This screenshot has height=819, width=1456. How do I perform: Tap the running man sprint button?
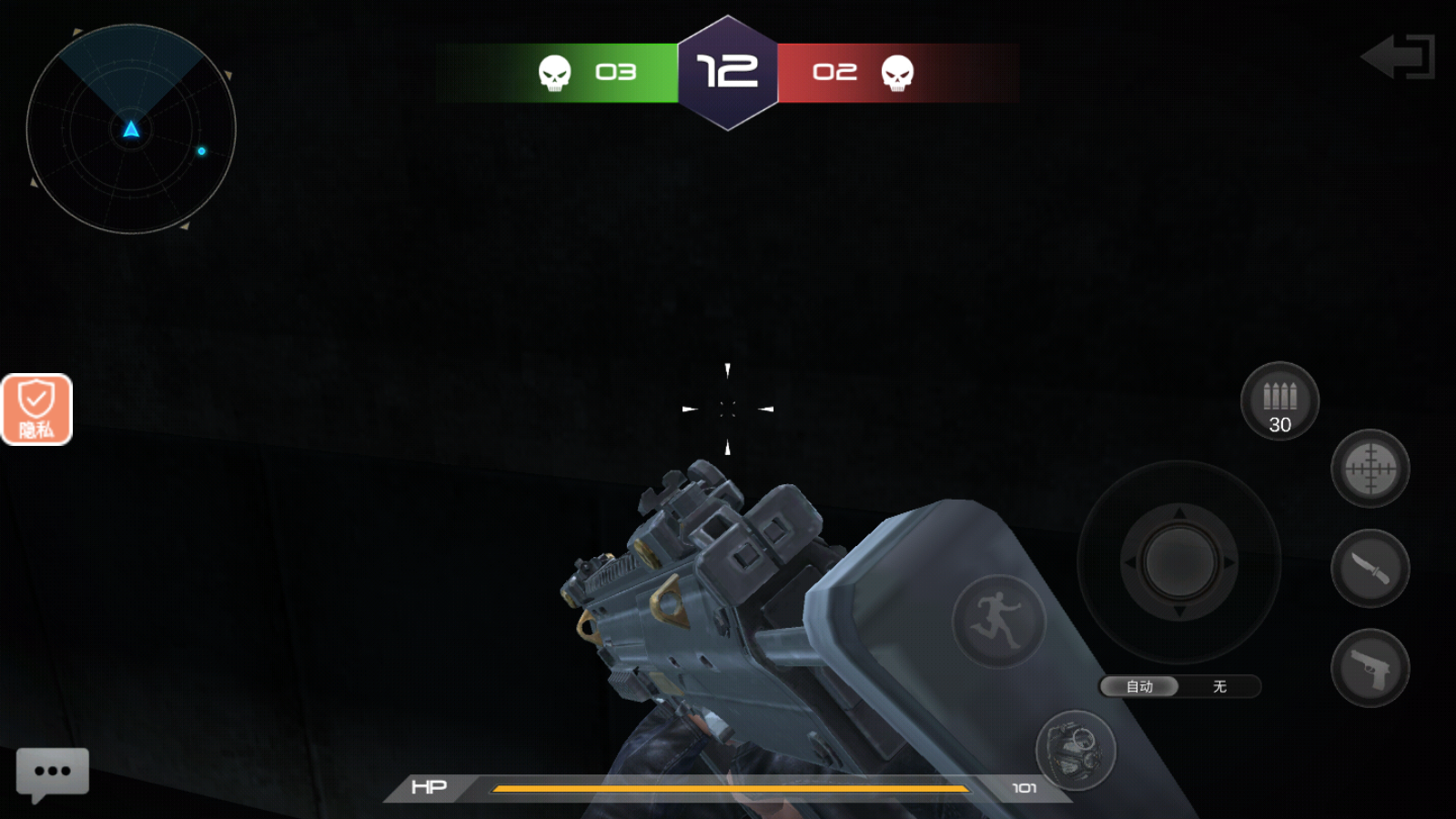[998, 622]
